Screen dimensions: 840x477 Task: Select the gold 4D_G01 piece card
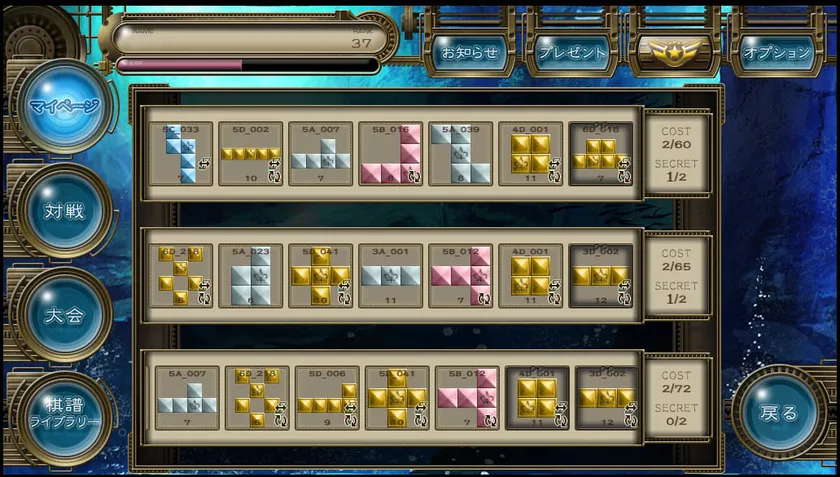click(537, 398)
